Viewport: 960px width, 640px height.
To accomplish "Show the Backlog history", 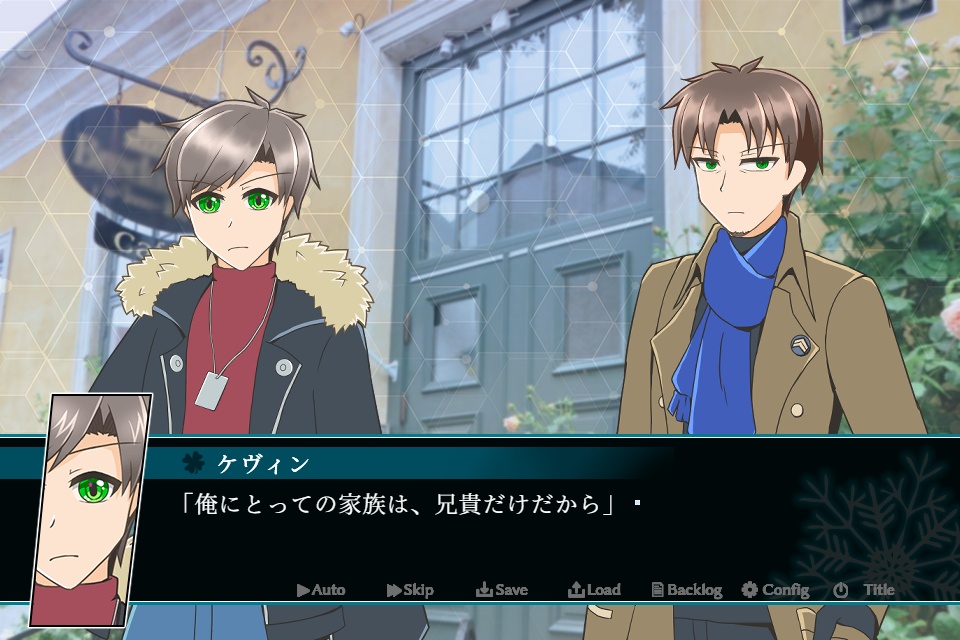I will coord(686,590).
